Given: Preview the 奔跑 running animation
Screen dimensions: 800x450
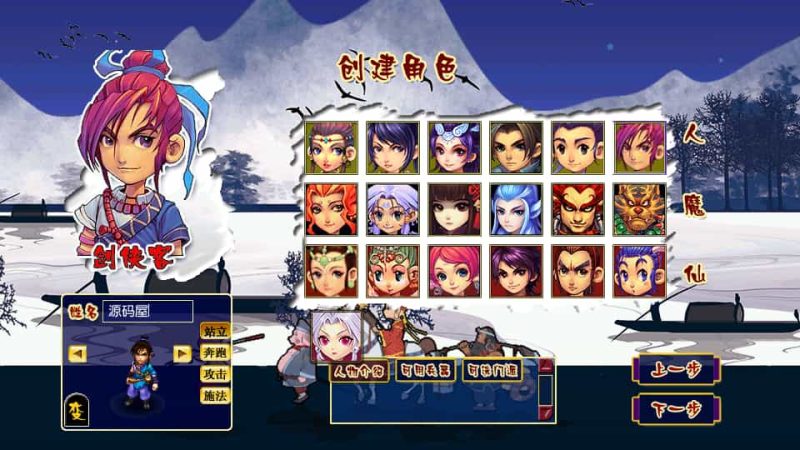Looking at the screenshot, I should pyautogui.click(x=215, y=353).
